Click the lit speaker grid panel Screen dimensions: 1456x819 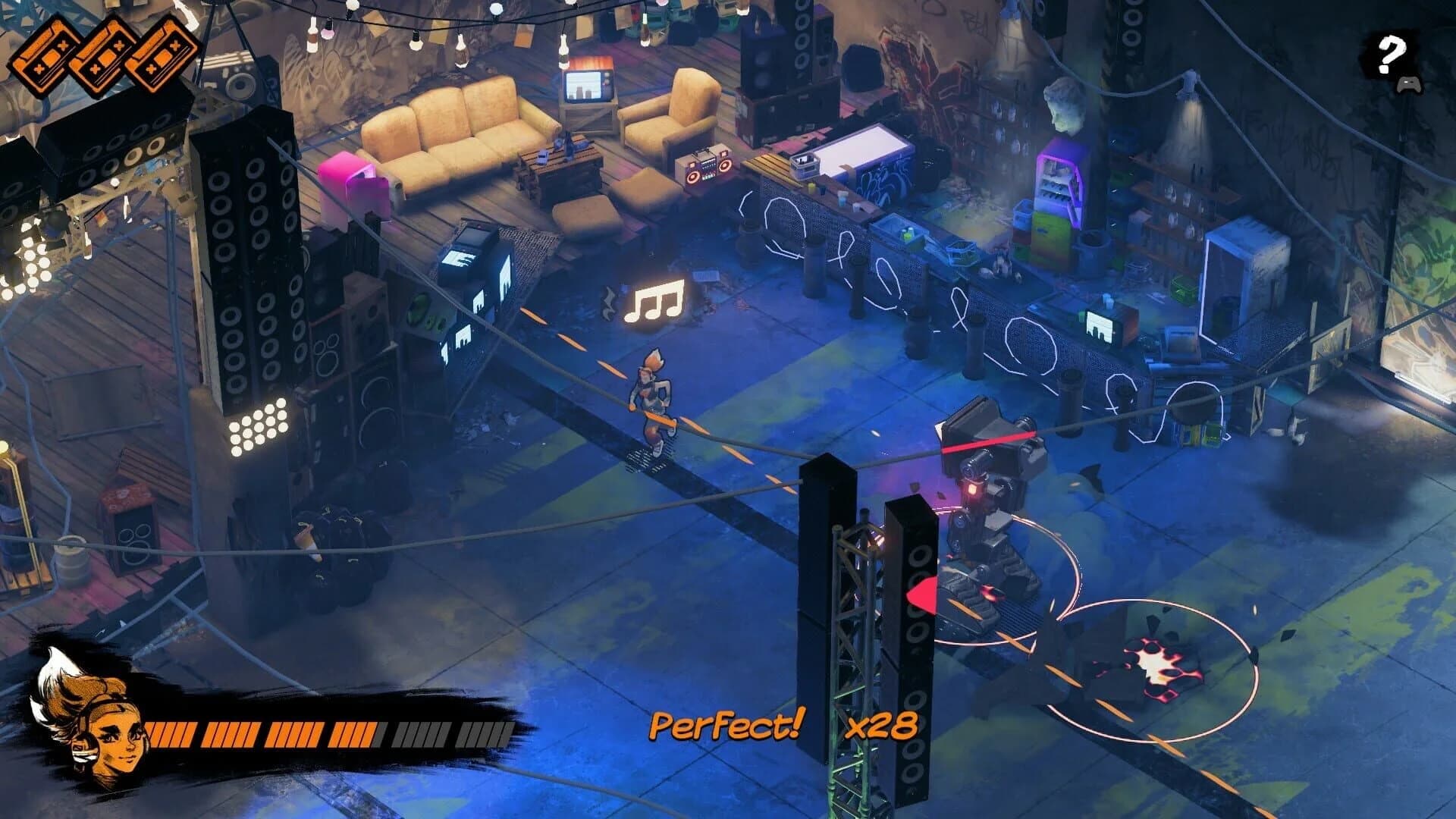click(x=258, y=428)
